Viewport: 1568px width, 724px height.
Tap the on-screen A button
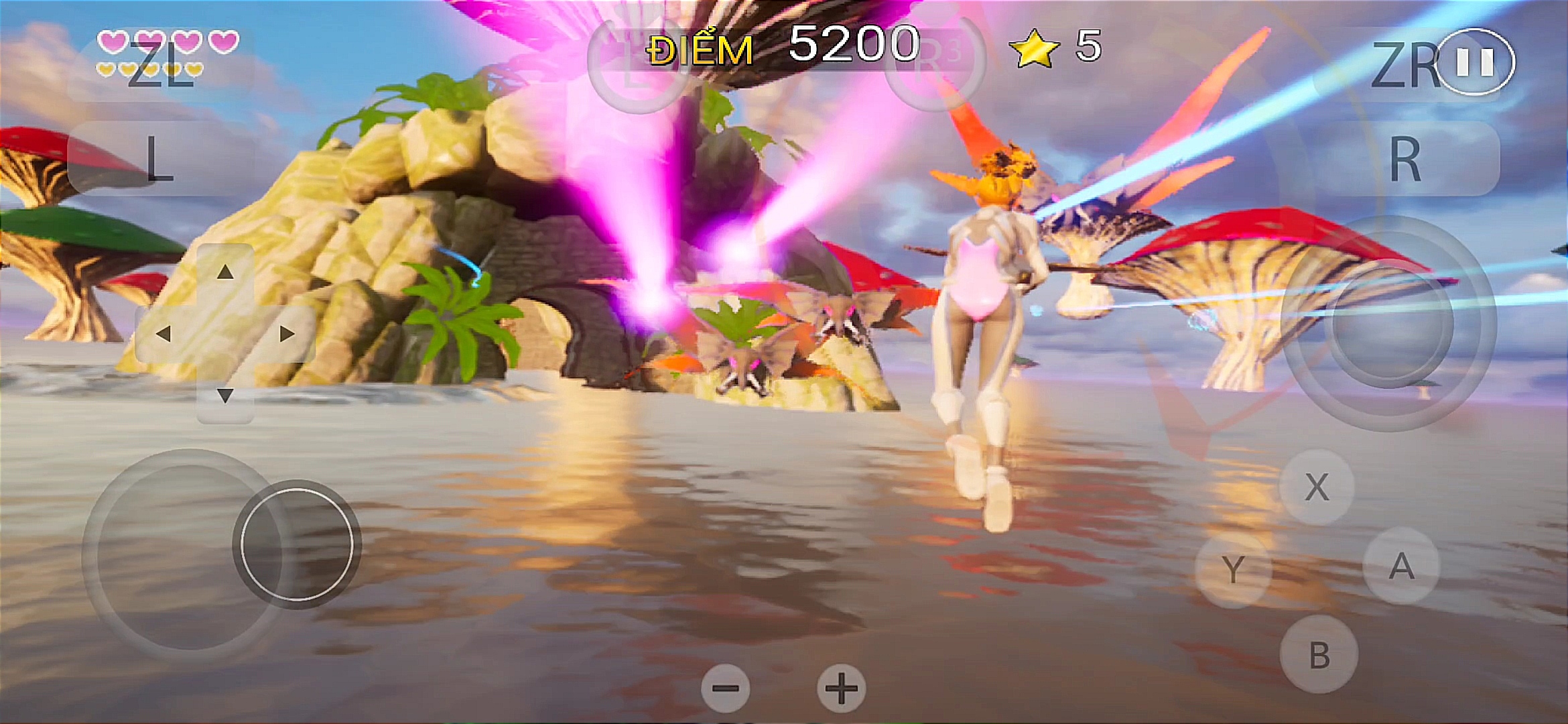[x=1401, y=566]
